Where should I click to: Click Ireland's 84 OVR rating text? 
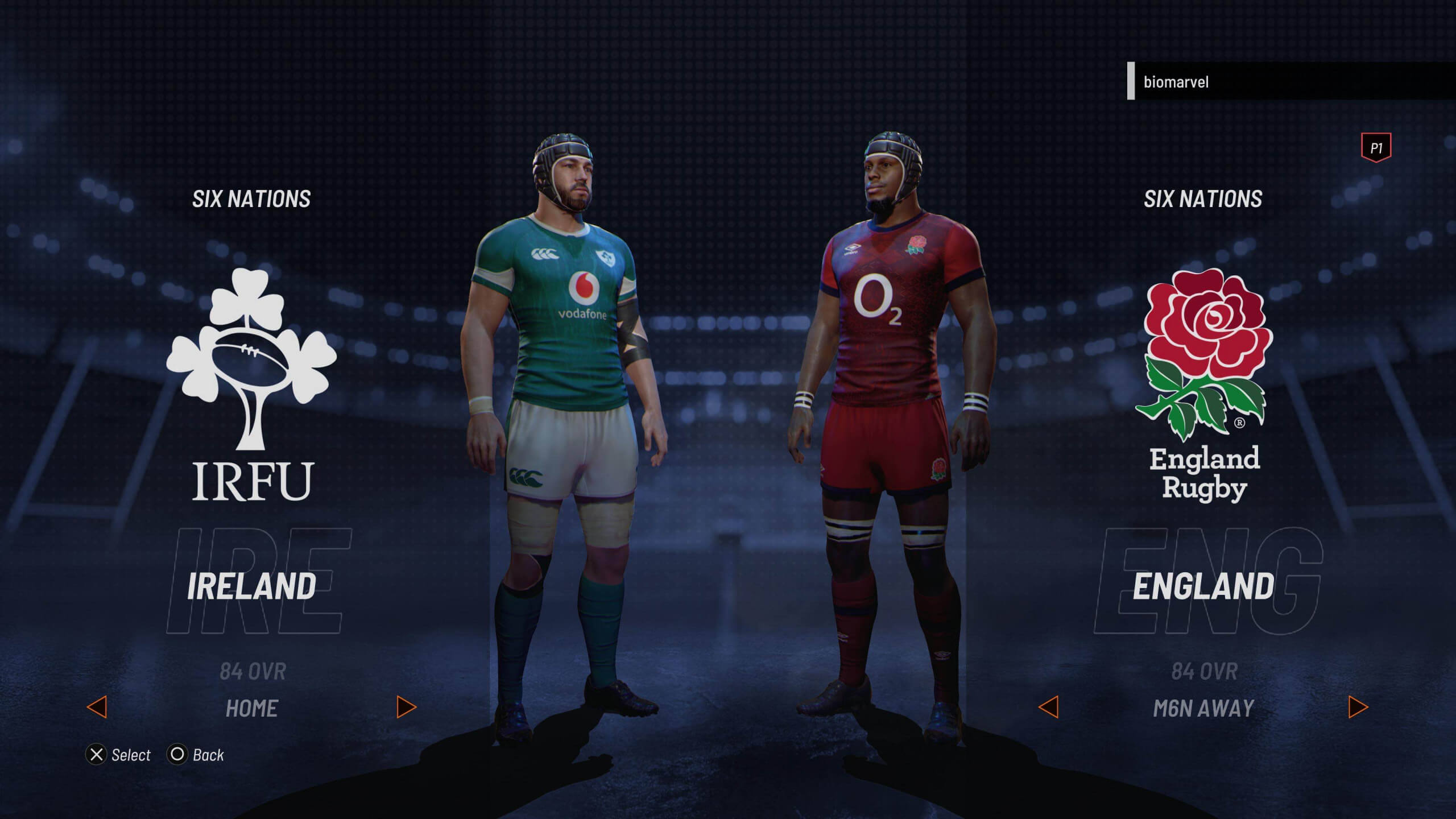tap(252, 671)
